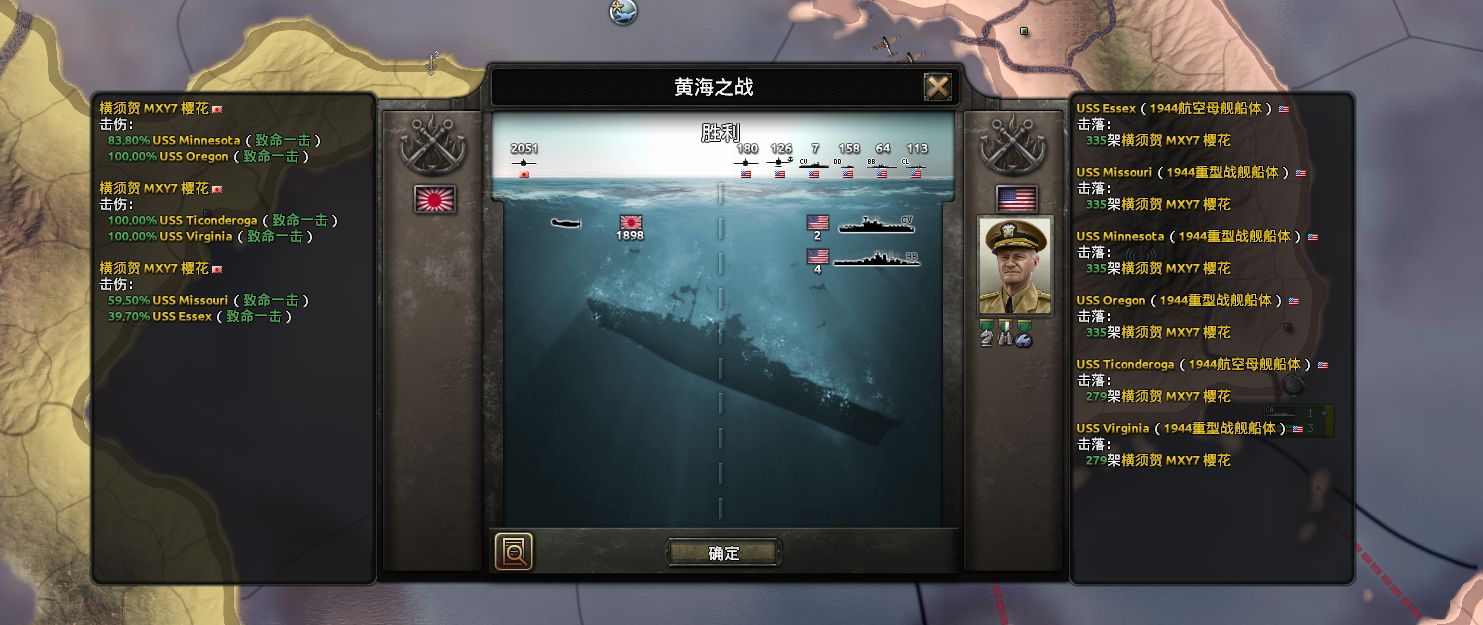Click the United States flag emblem
The image size is (1483, 625).
click(1016, 198)
